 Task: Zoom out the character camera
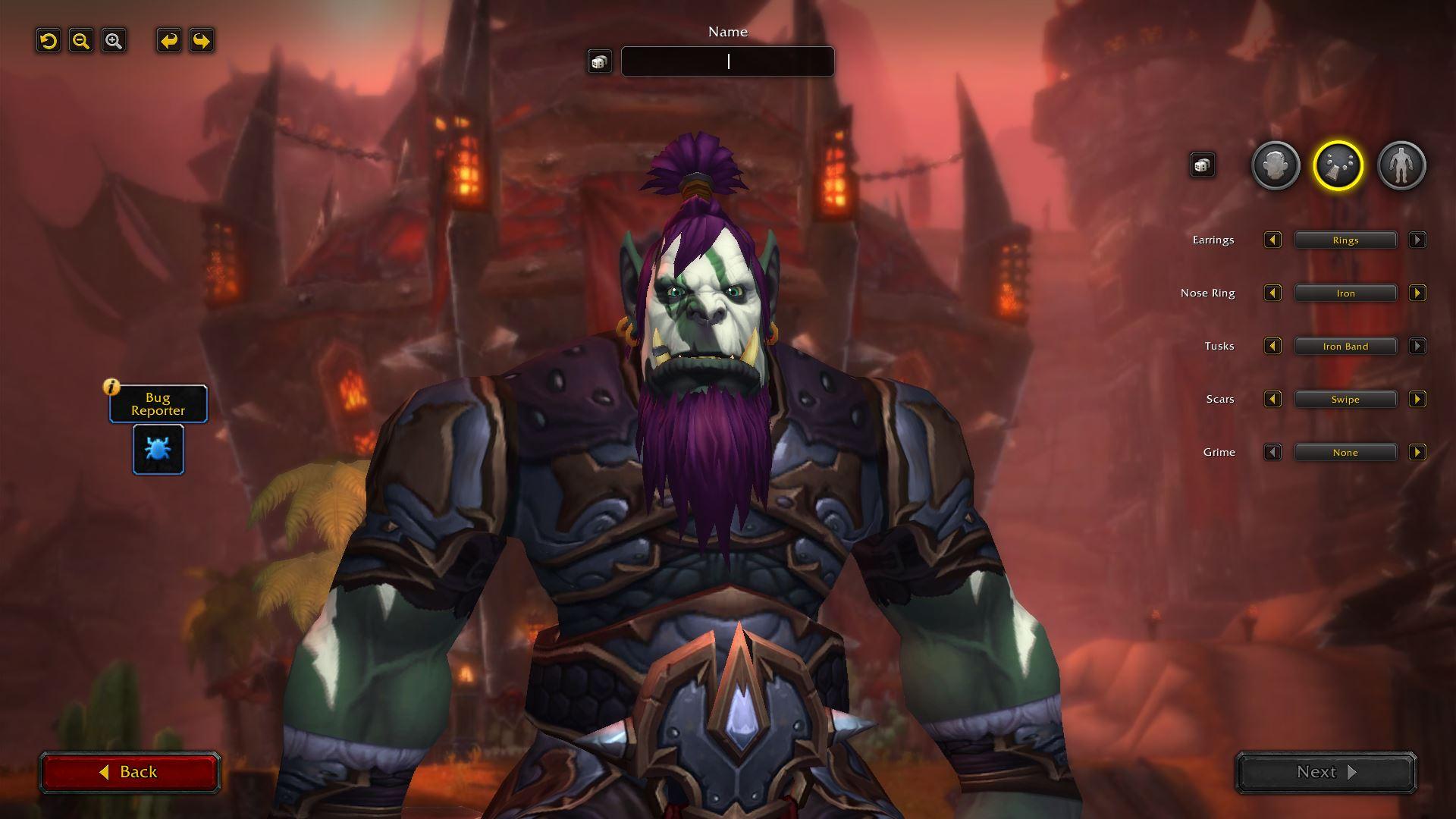click(81, 41)
